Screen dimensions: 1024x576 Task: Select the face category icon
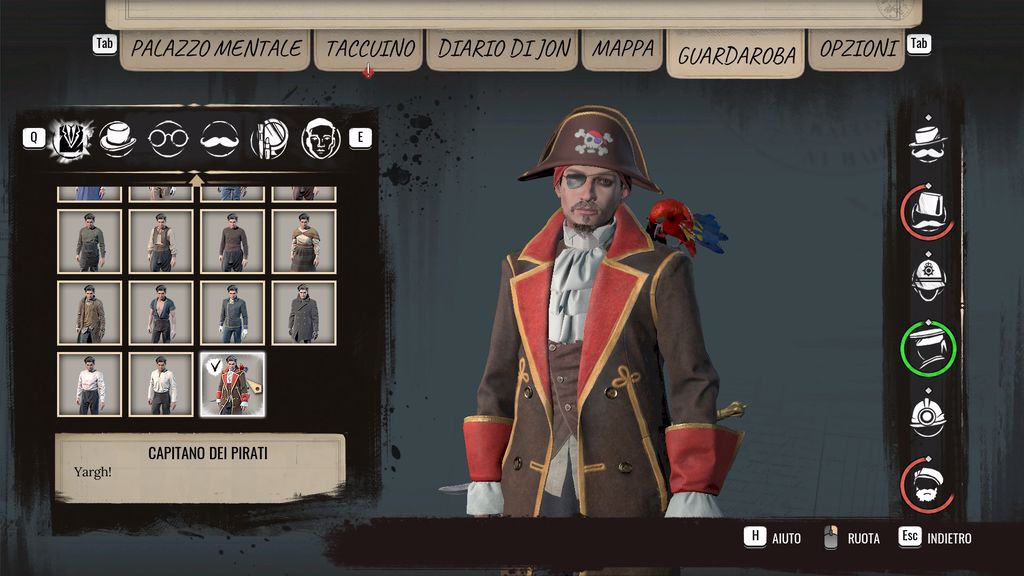pyautogui.click(x=320, y=139)
